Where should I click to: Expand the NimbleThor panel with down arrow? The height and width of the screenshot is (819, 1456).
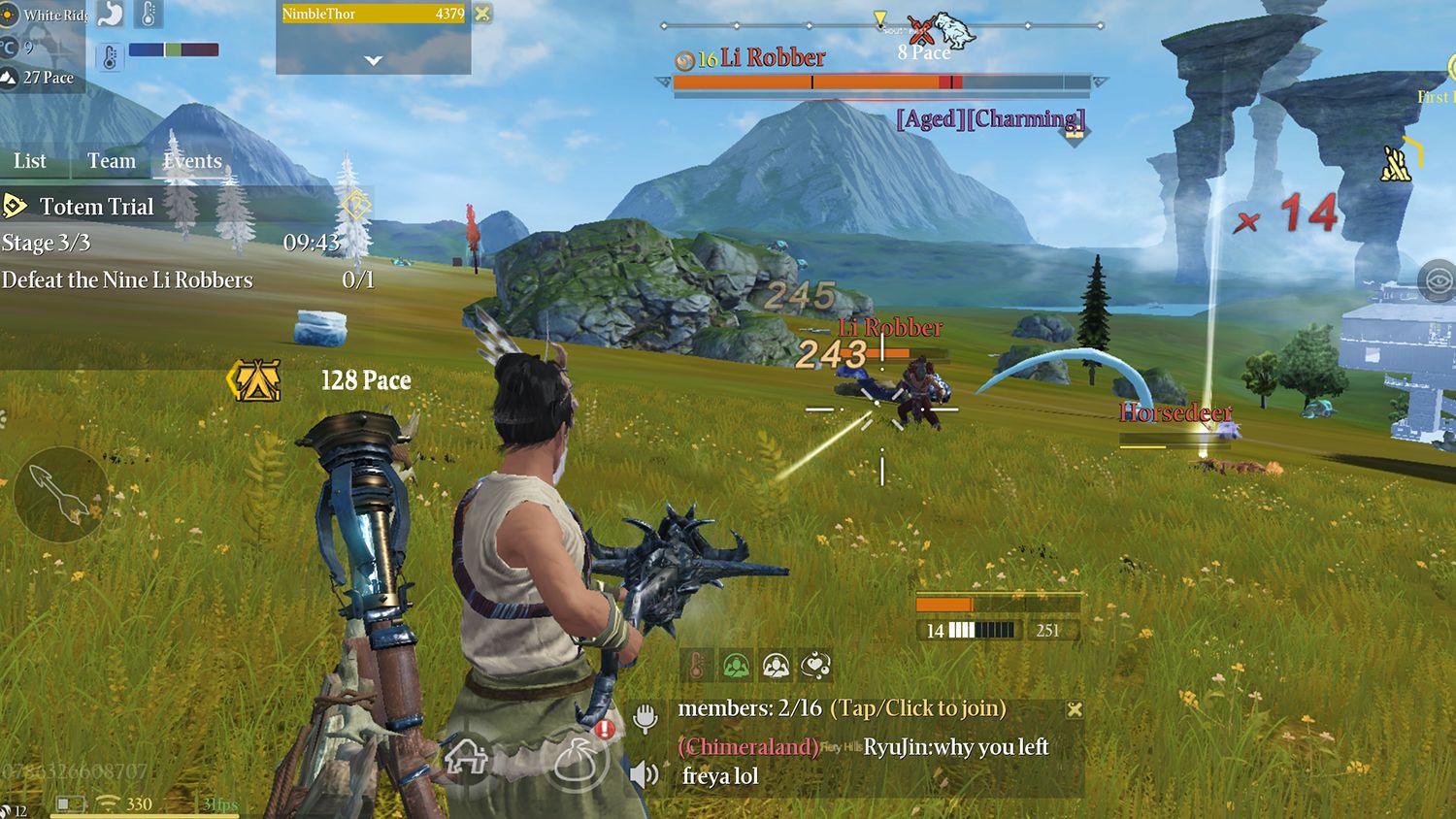373,60
